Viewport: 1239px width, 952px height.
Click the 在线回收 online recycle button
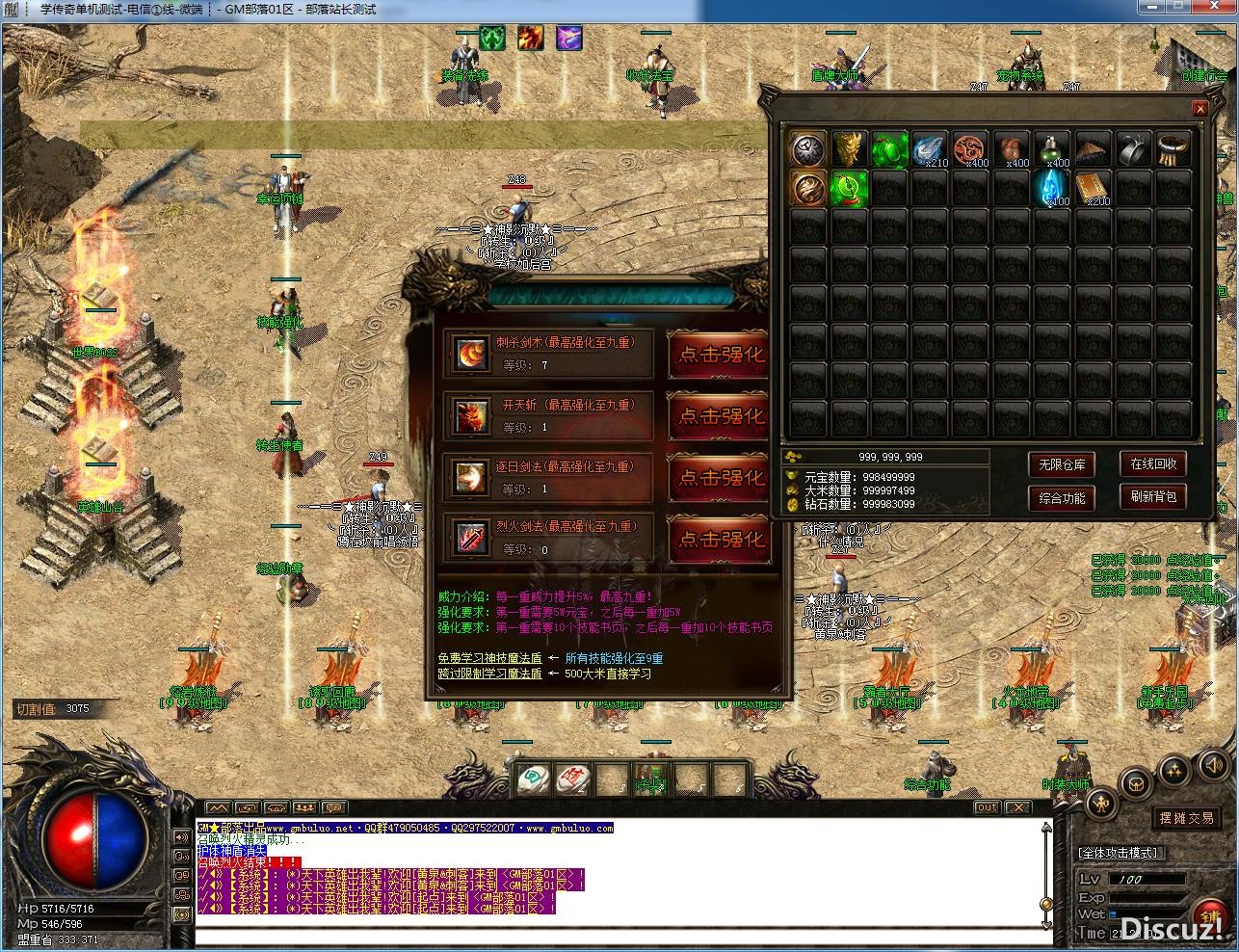(x=1153, y=463)
